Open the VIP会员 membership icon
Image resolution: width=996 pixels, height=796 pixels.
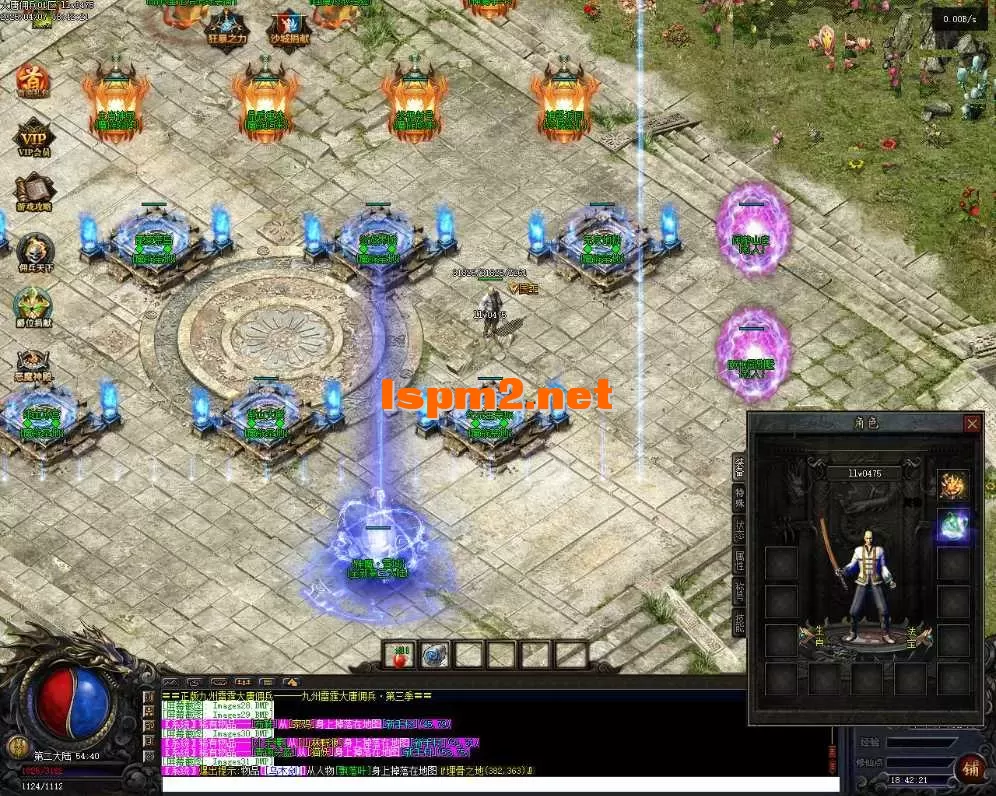pos(33,138)
